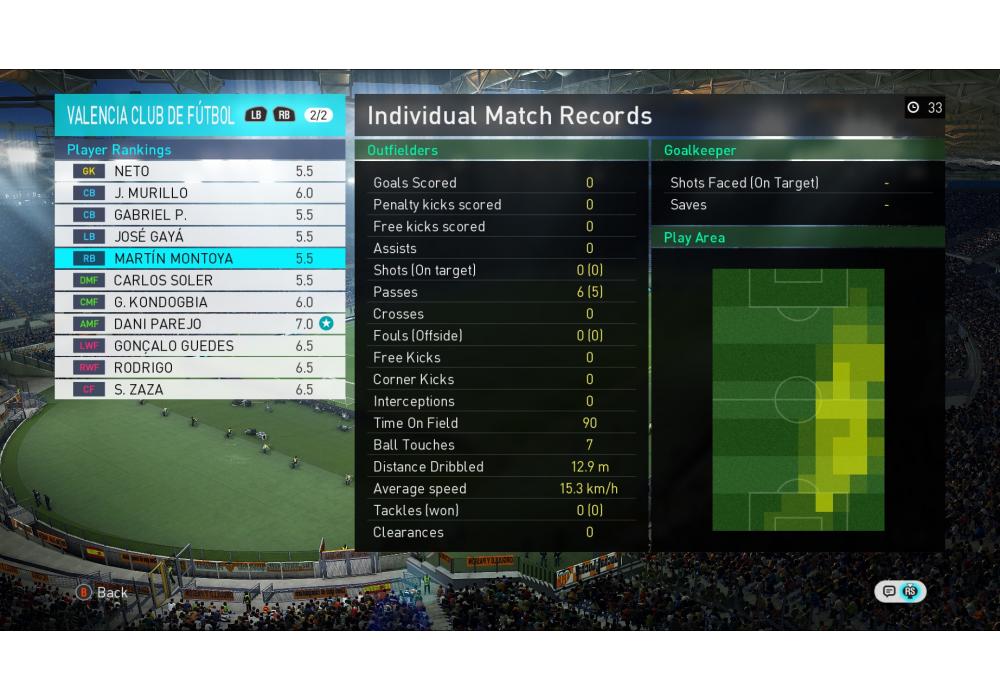1000x700 pixels.
Task: Open the chat bubble icon
Action: pos(889,592)
